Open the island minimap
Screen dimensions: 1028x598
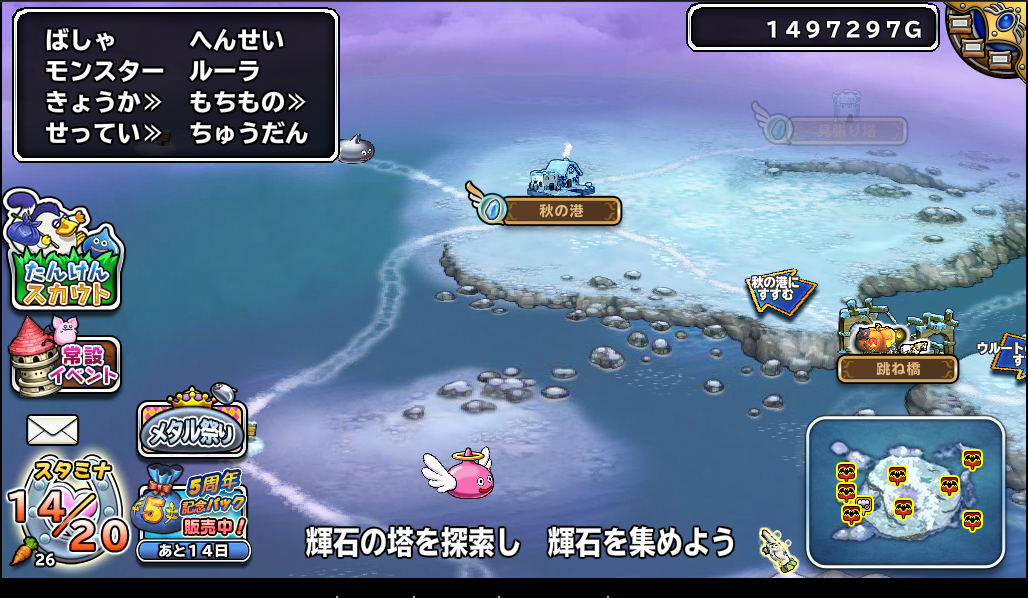[905, 492]
